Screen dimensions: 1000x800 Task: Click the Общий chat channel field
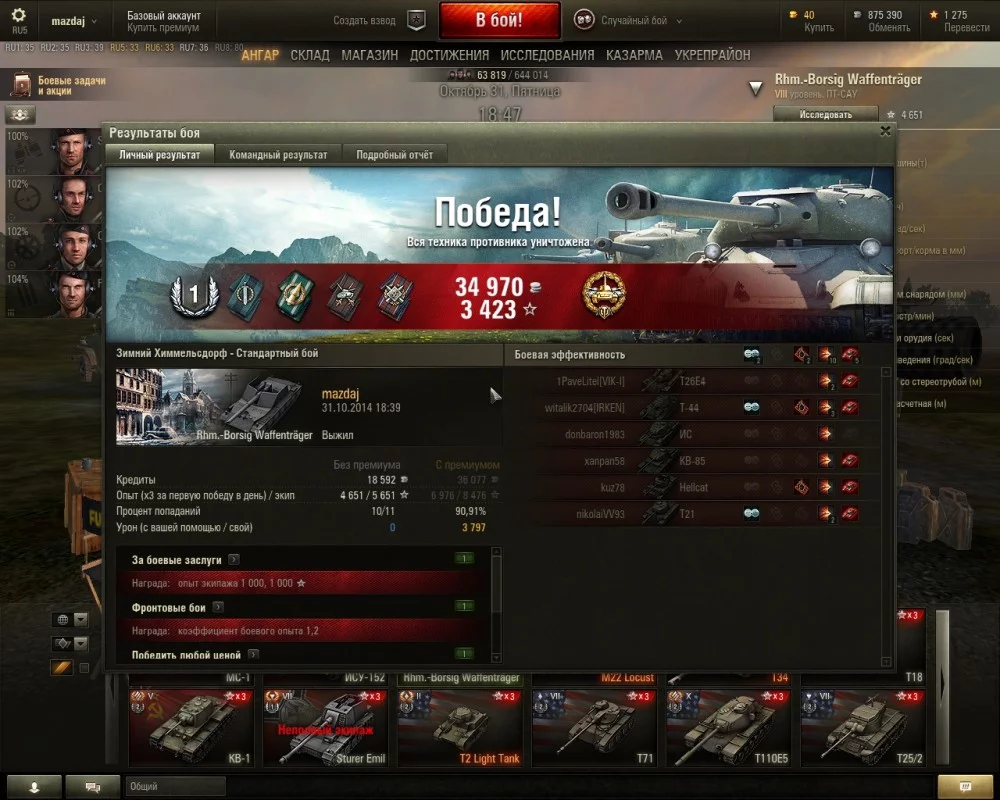point(175,787)
